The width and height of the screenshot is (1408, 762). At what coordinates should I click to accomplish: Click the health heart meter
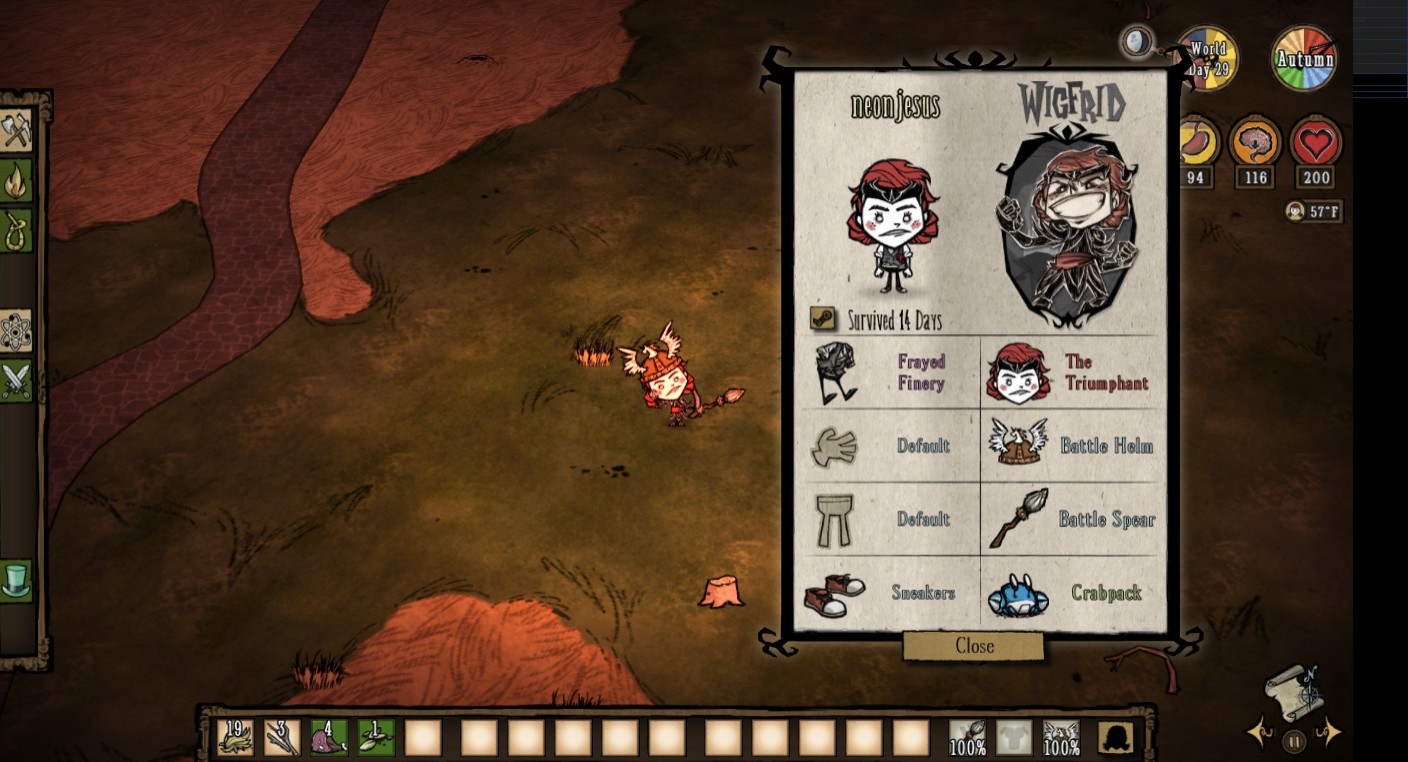[1316, 144]
